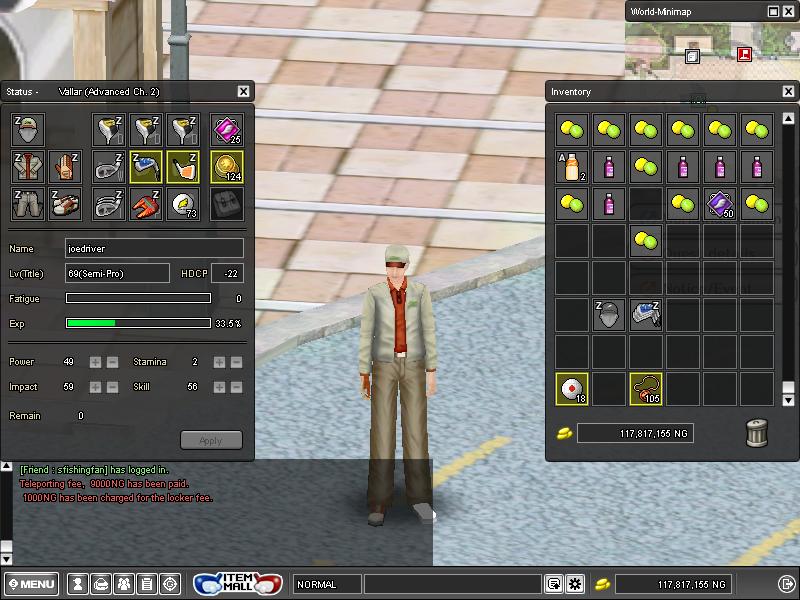Decrease the Skill stat with minus
Screen dimensions: 800x600
pos(237,387)
